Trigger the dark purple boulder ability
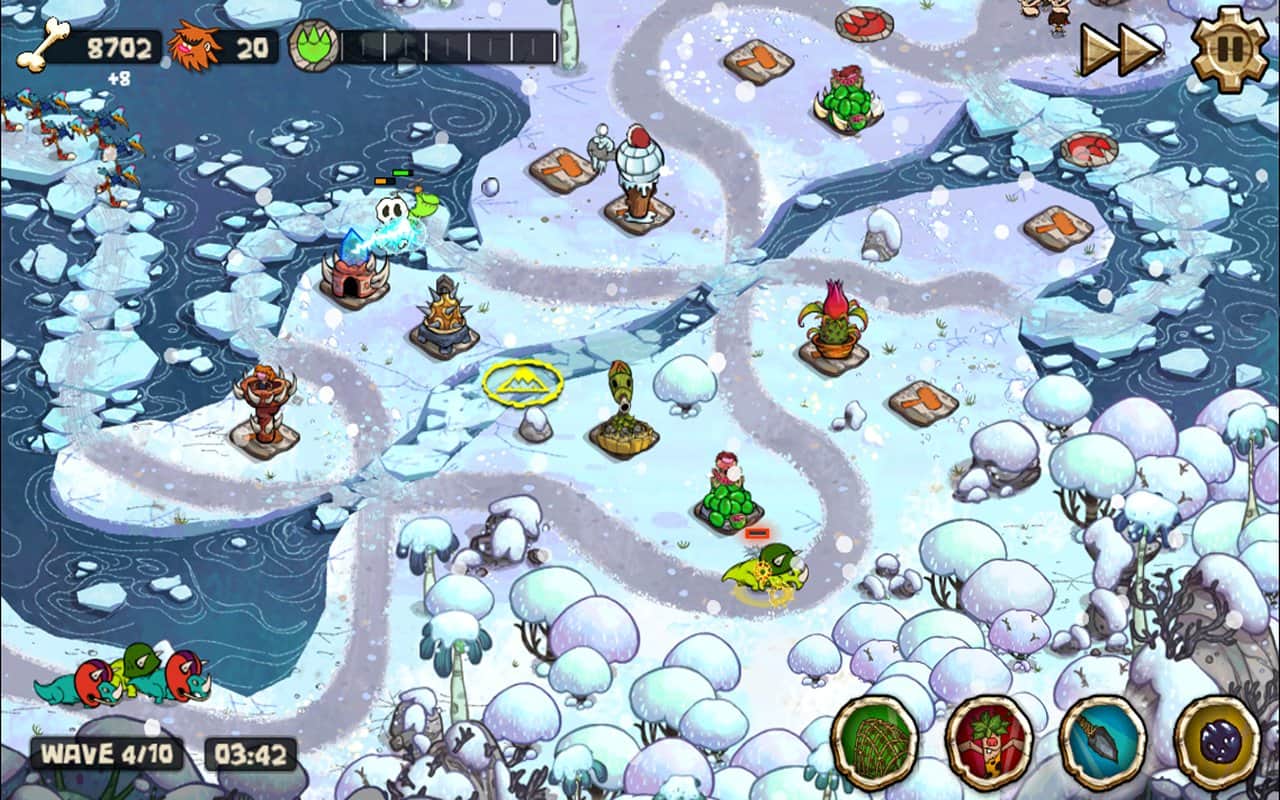 tap(1217, 740)
